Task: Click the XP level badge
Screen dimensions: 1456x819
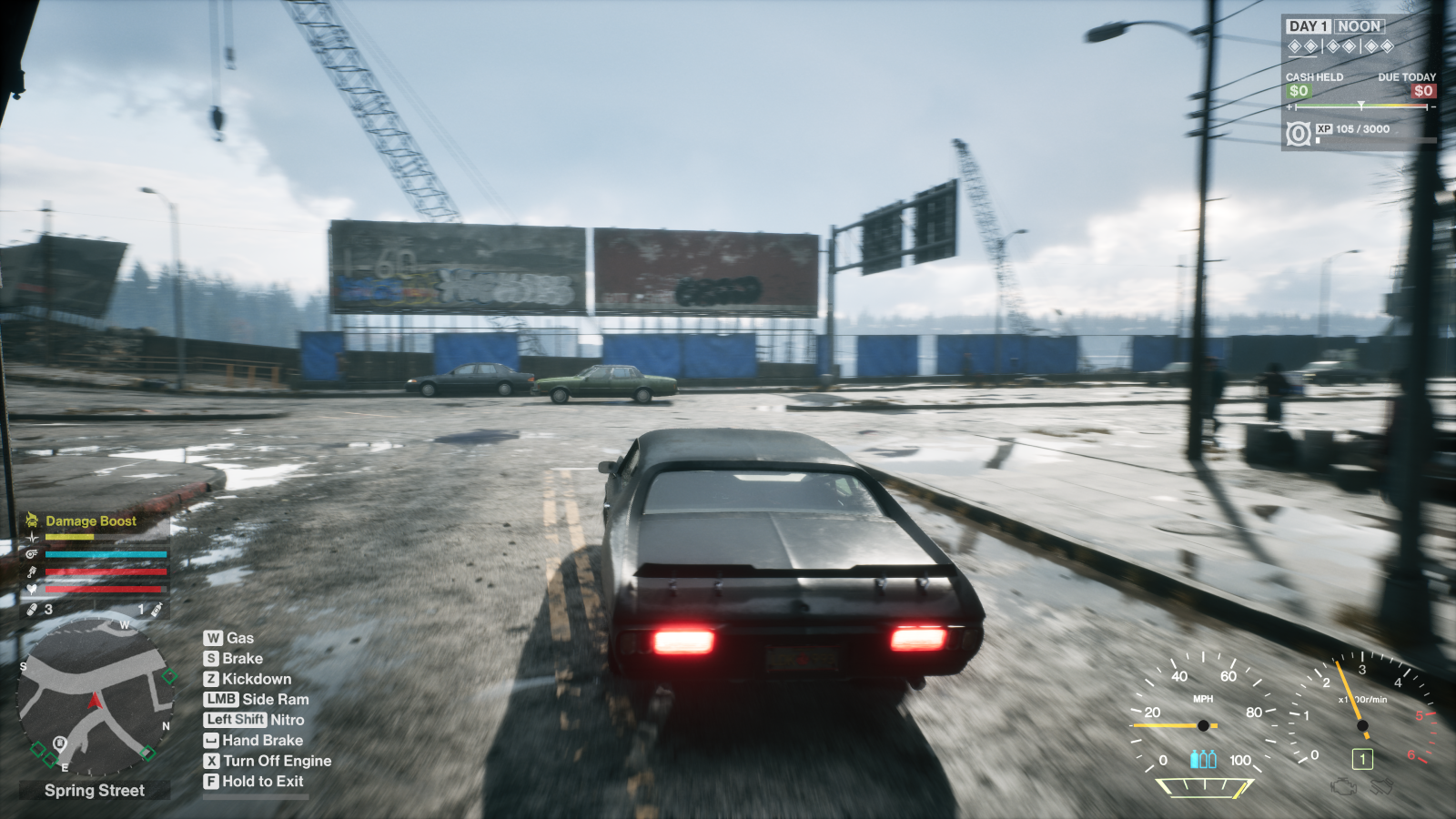Action: pos(1299,134)
